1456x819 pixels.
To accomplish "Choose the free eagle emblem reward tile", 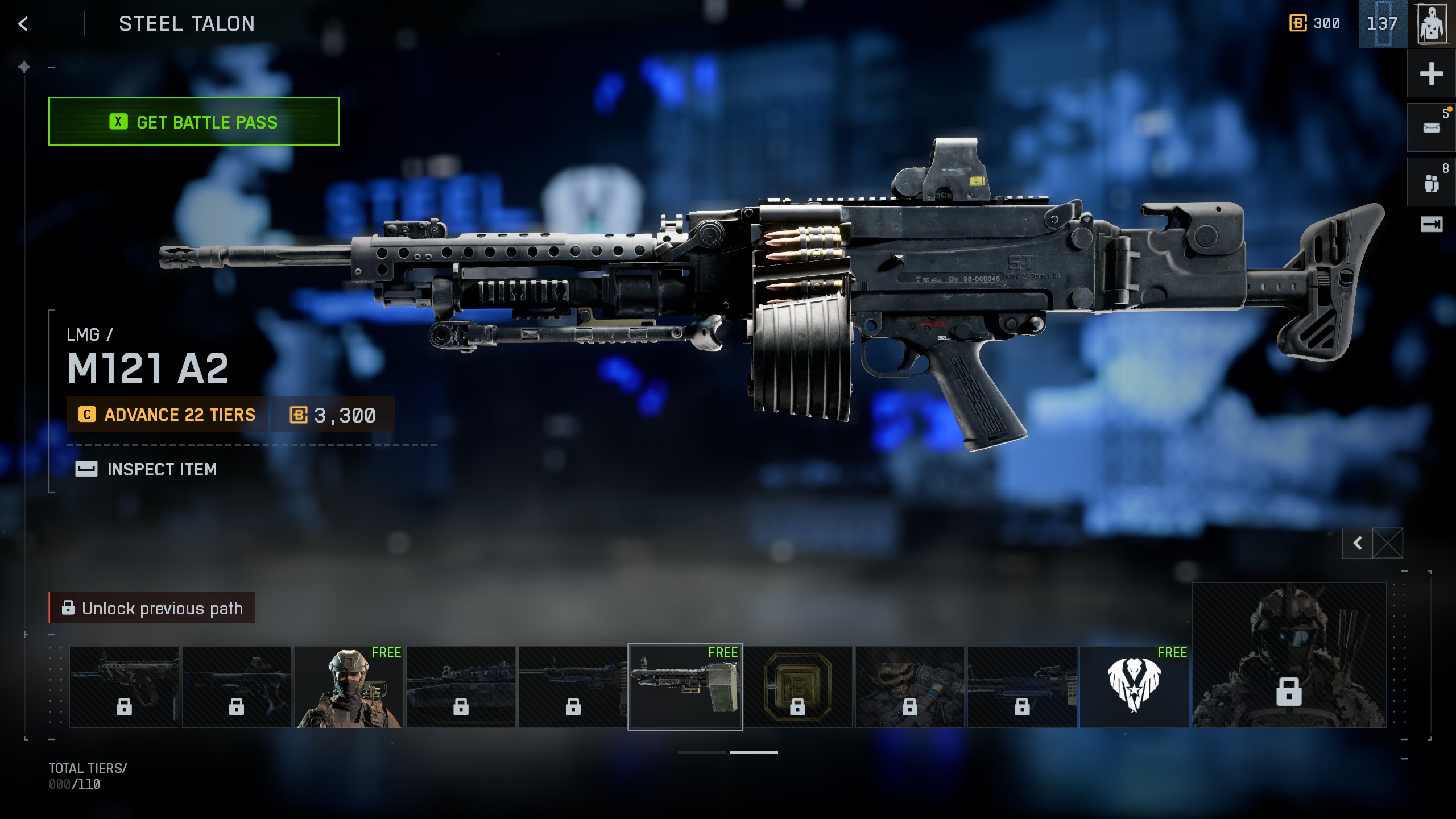I will 1134,686.
